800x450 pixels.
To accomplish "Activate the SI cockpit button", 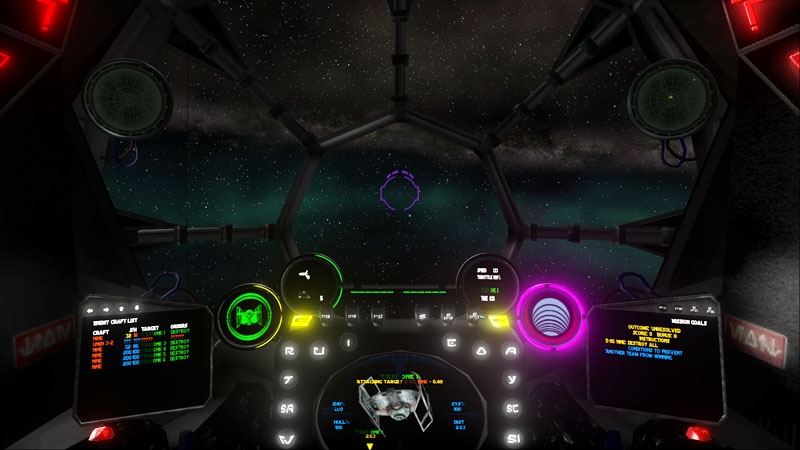I will [x=514, y=438].
